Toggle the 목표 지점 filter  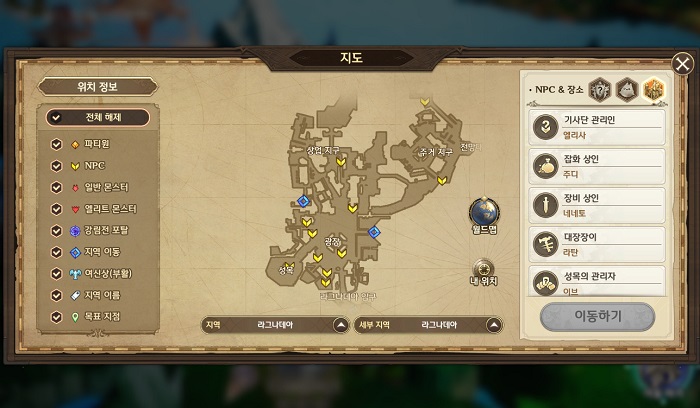(57, 317)
